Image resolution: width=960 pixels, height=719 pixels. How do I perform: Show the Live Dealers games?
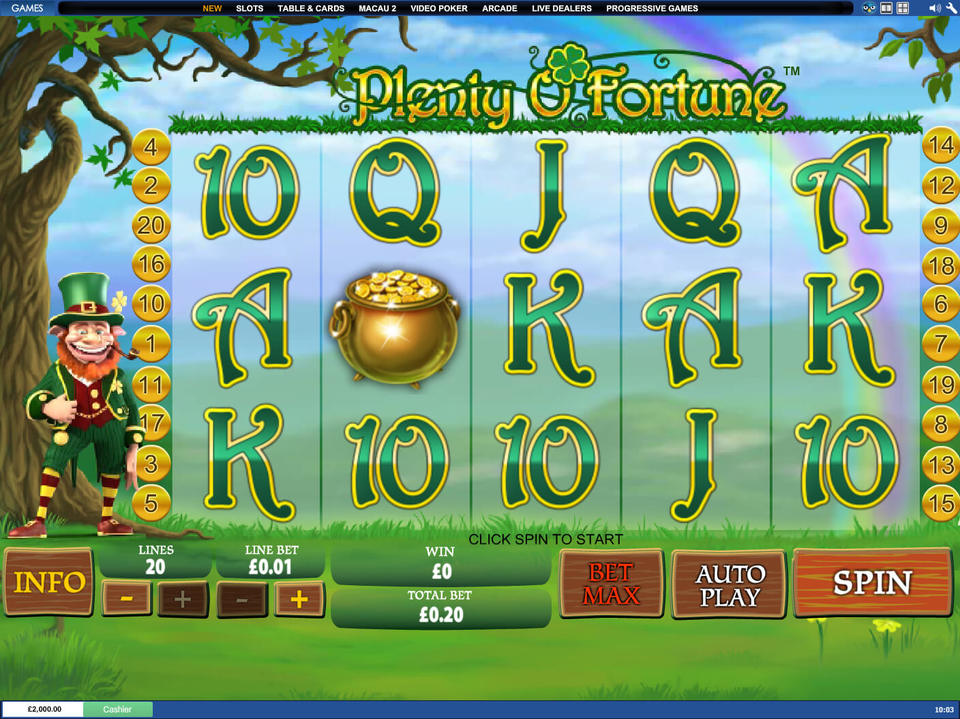561,8
